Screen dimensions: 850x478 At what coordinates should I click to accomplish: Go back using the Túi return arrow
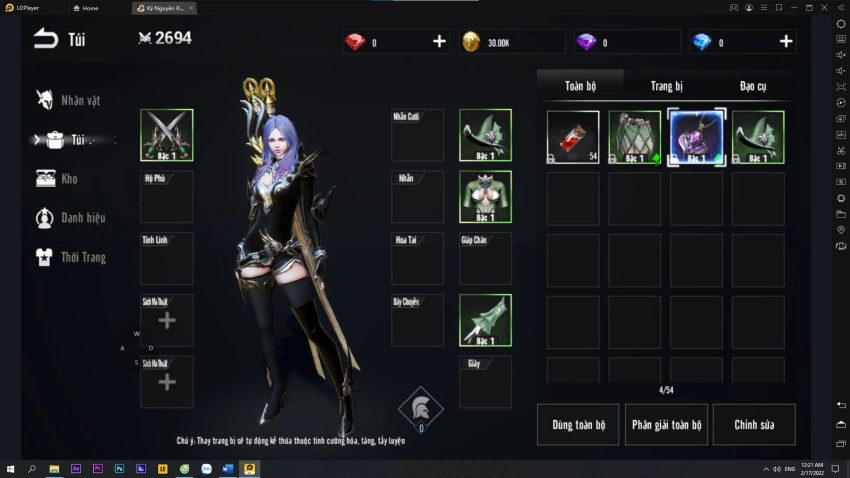(x=46, y=39)
